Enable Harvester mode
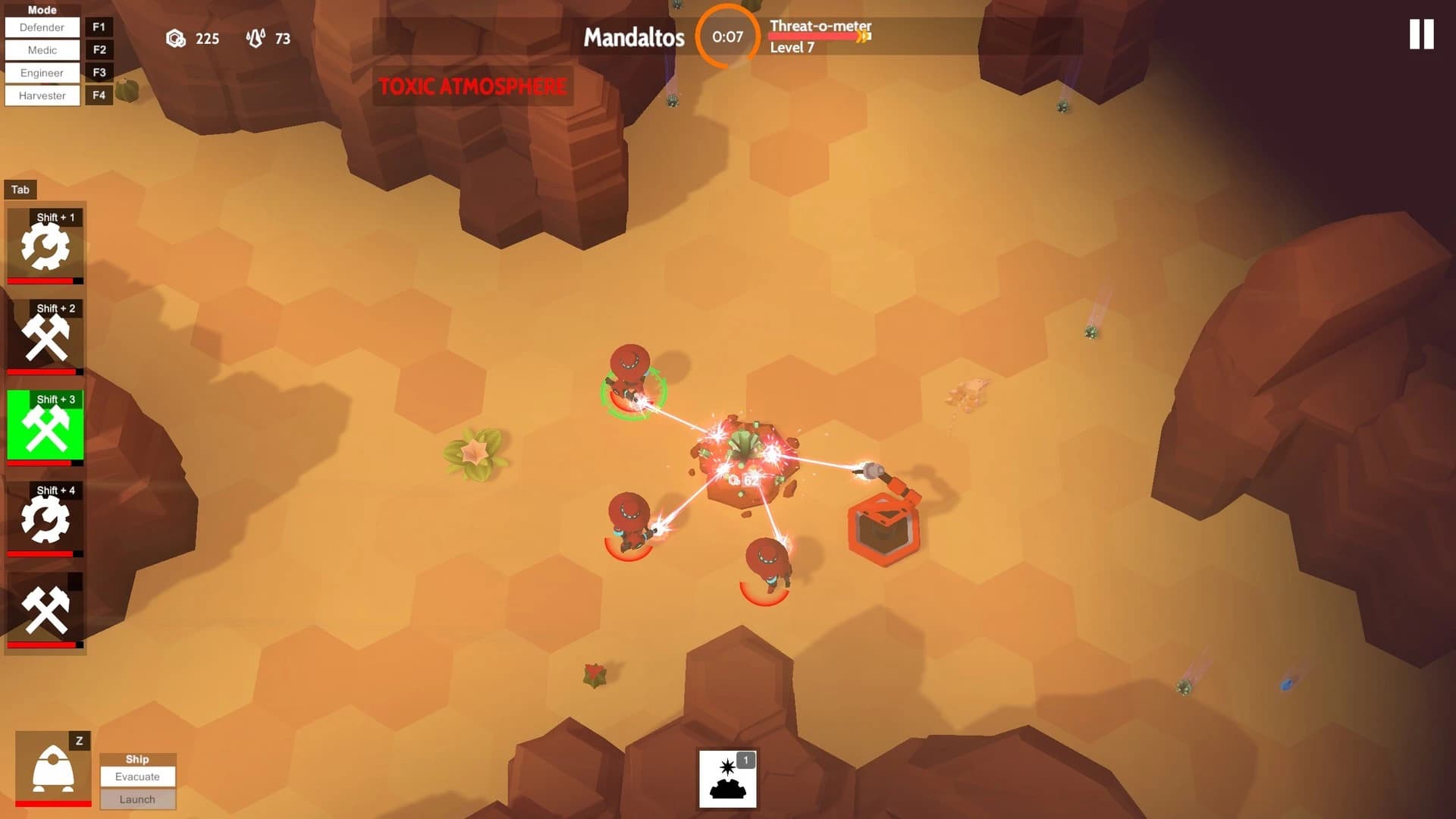The image size is (1456, 819). pyautogui.click(x=42, y=95)
